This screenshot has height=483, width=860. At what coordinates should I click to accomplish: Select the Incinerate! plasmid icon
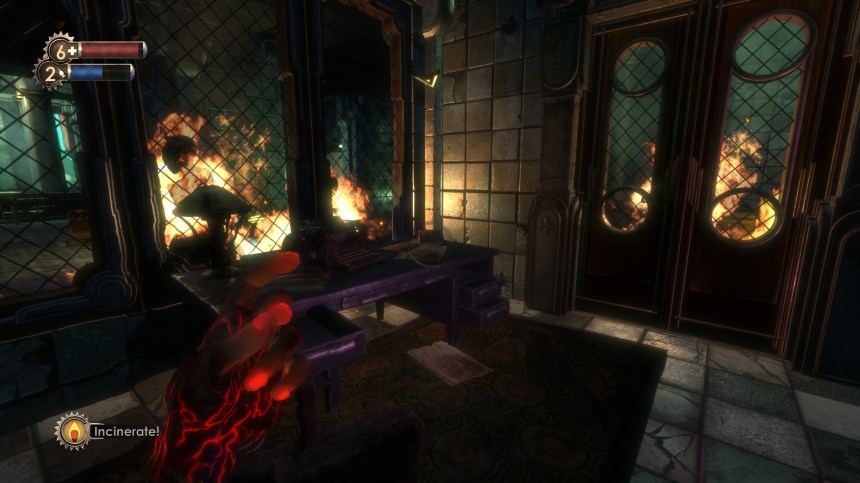(x=71, y=431)
